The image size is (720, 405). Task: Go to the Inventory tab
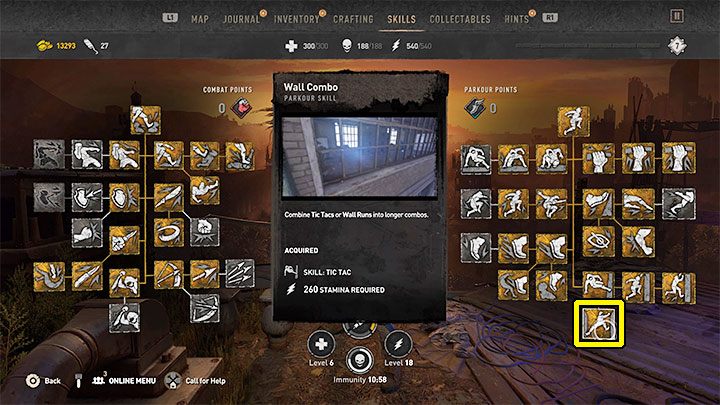[x=295, y=19]
